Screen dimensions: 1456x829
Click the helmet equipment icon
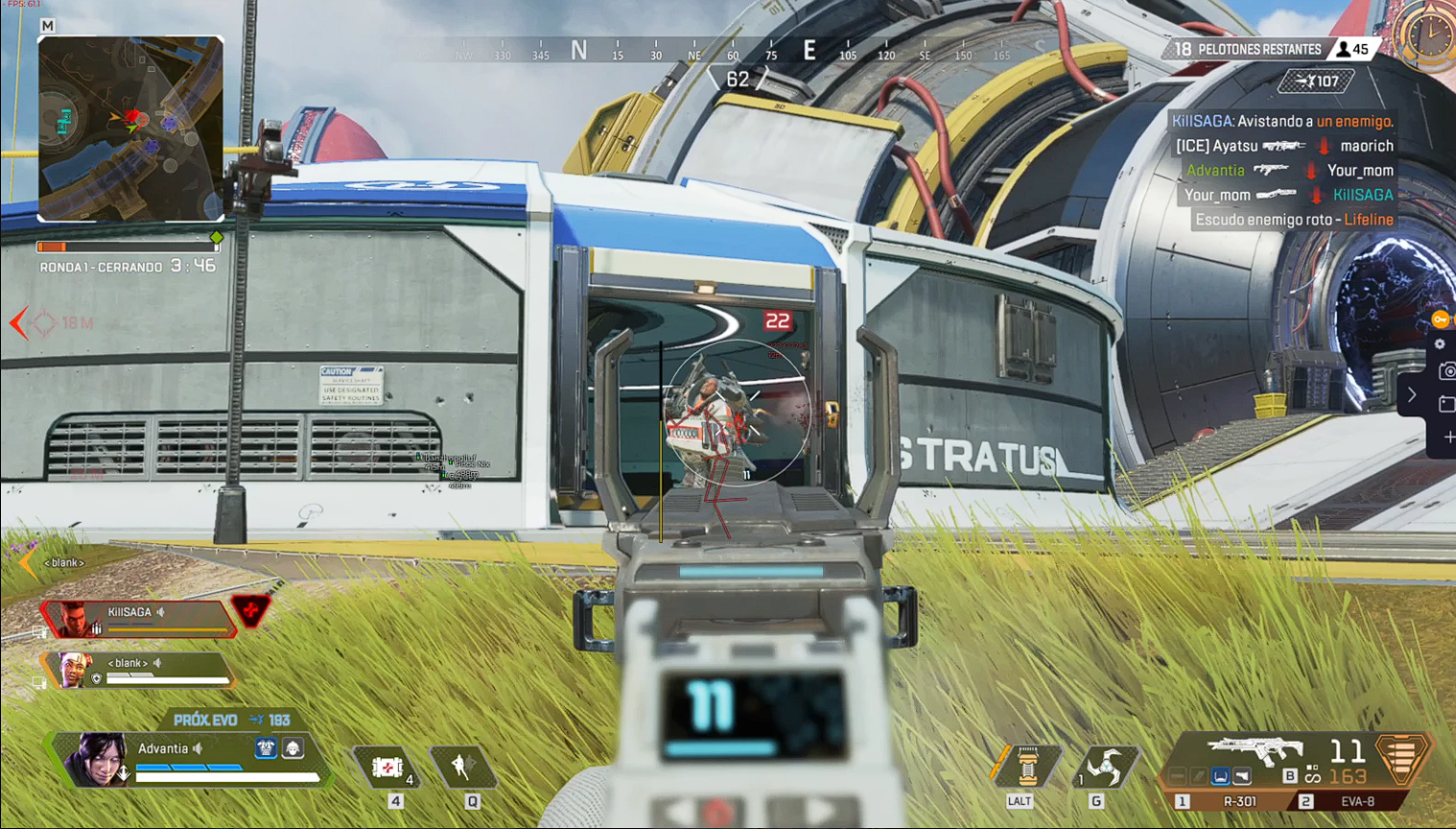point(293,747)
